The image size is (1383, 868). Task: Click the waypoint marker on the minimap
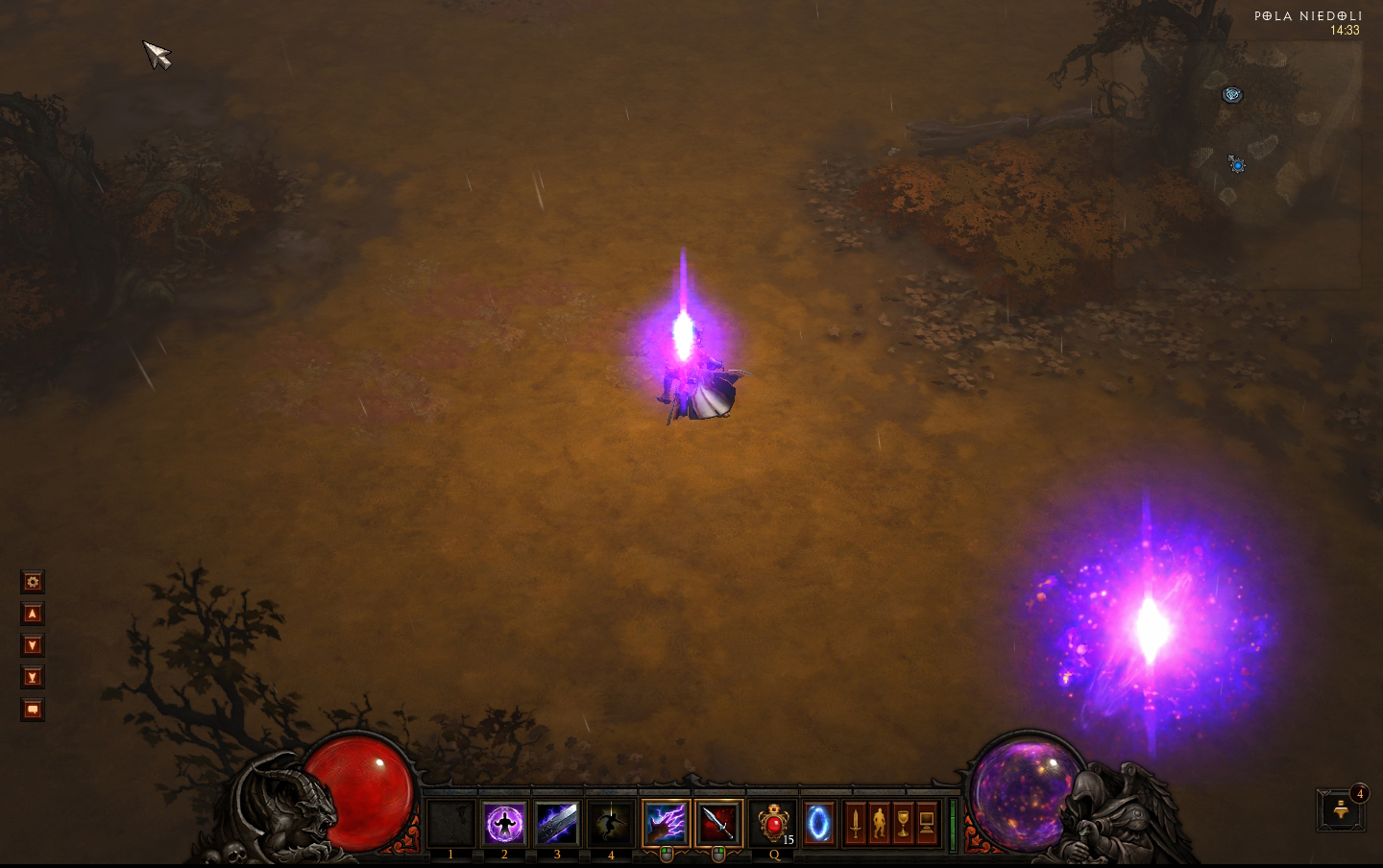click(1232, 94)
